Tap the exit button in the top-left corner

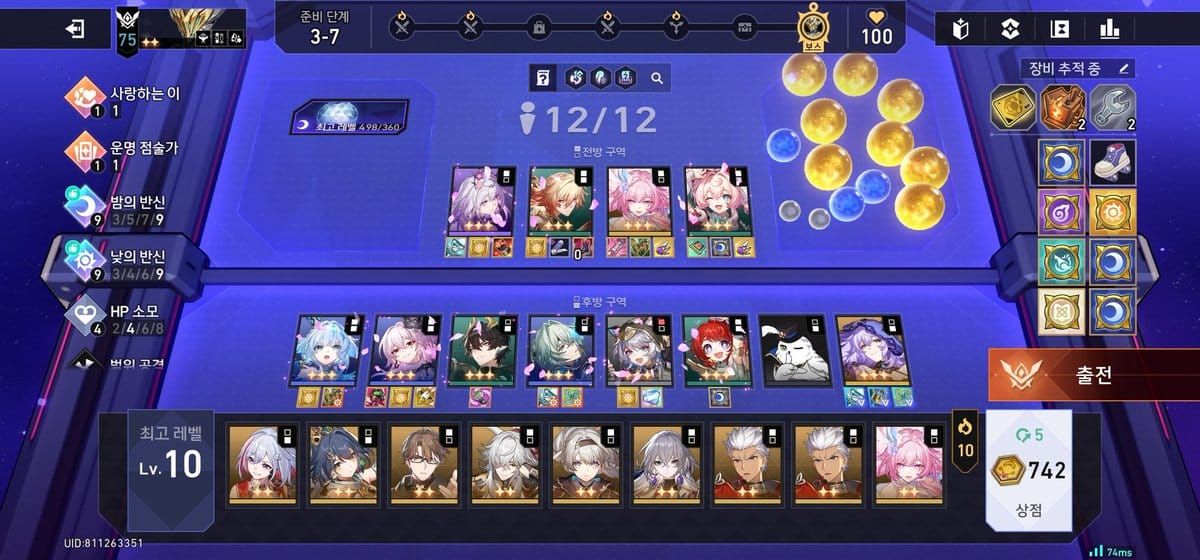tap(75, 29)
